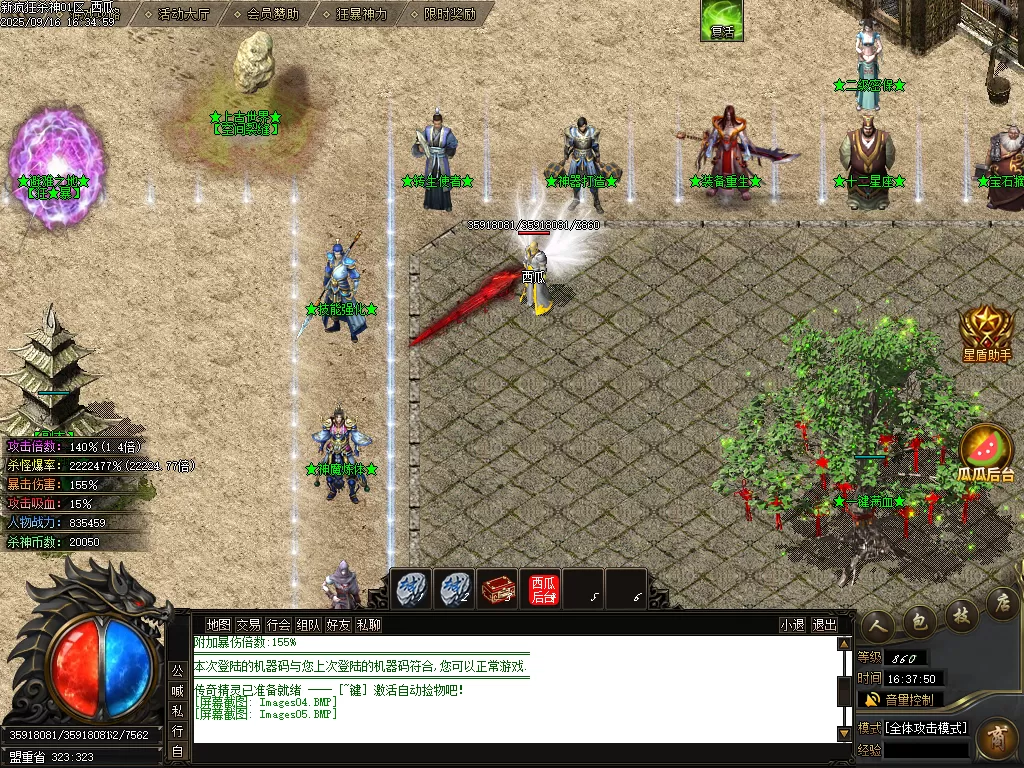Activate the green 复活 revive icon
The width and height of the screenshot is (1024, 768).
(721, 20)
